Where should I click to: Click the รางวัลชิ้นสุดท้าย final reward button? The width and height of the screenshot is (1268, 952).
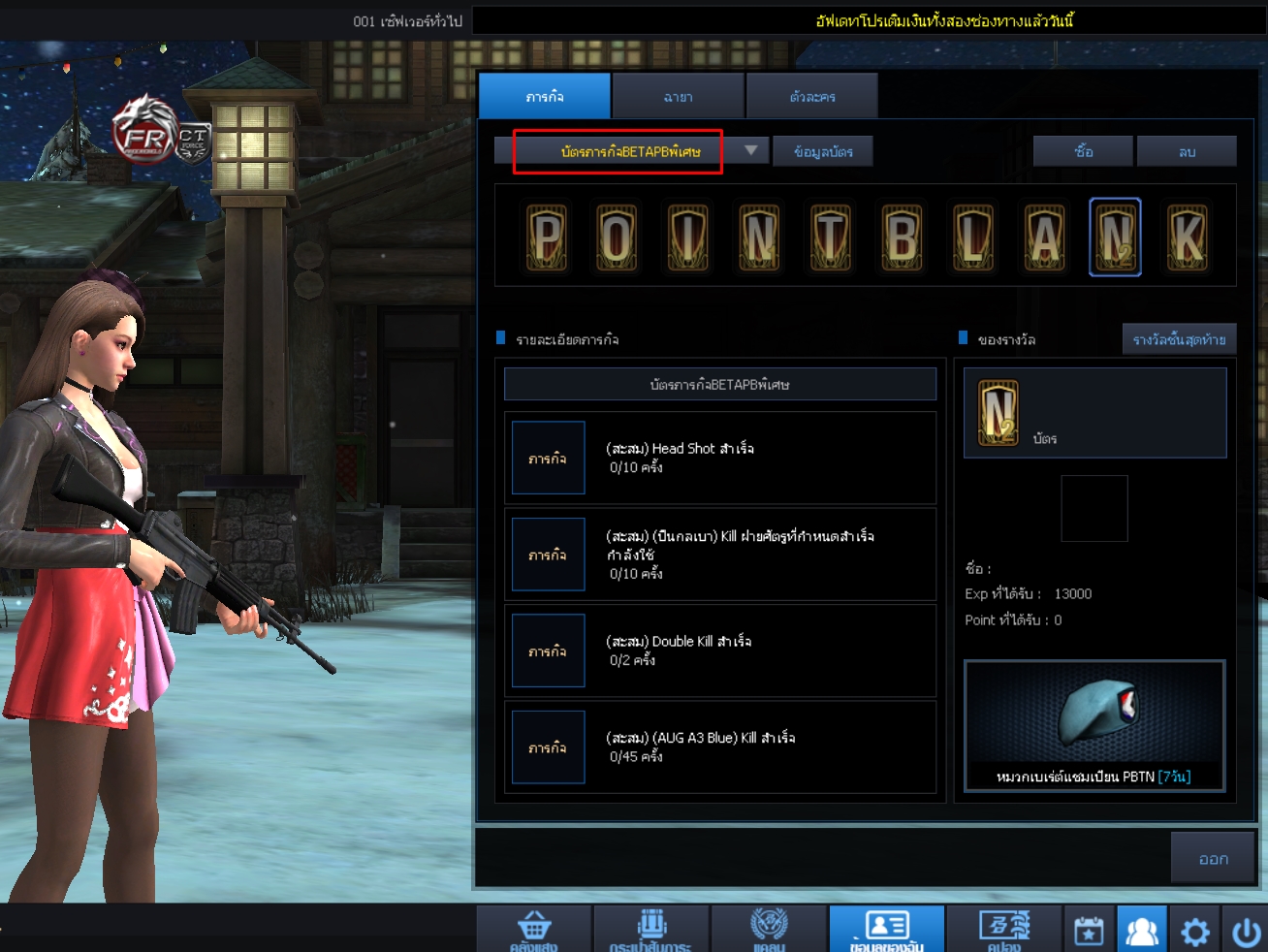pyautogui.click(x=1179, y=338)
